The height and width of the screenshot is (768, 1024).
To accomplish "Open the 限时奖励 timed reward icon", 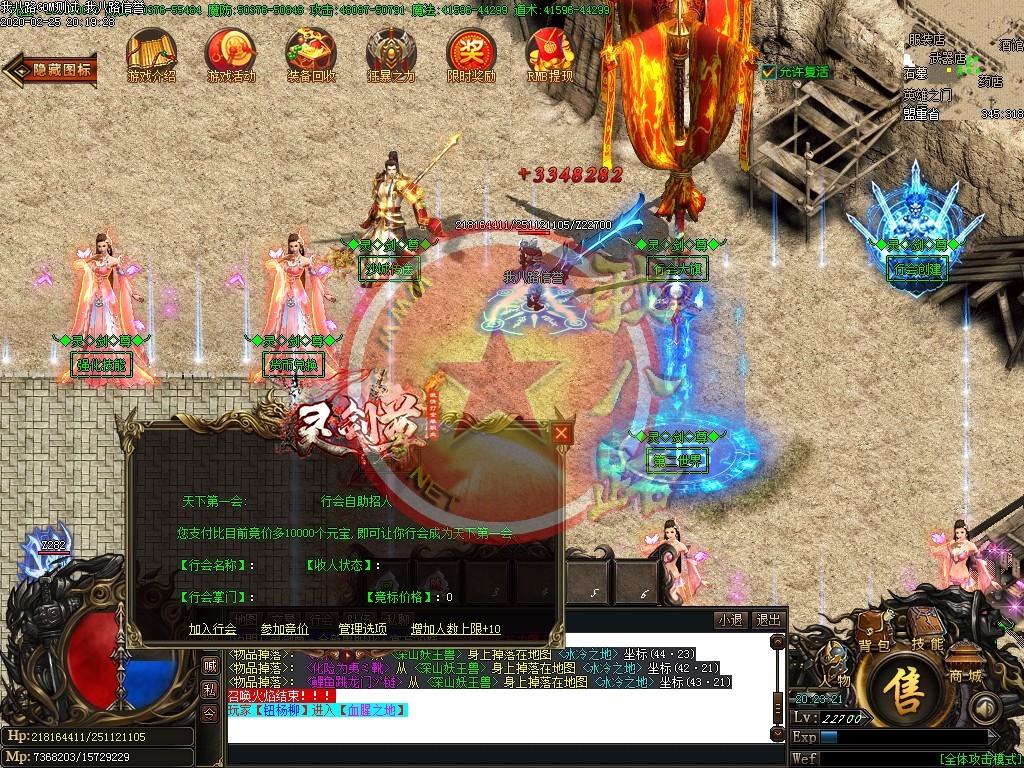I will [471, 53].
